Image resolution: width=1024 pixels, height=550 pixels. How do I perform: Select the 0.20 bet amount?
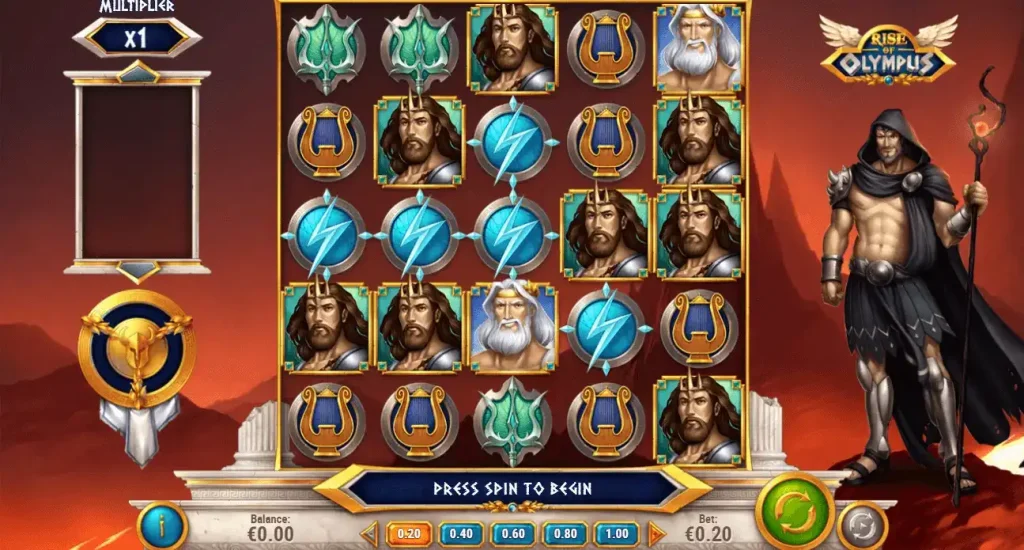click(x=406, y=534)
